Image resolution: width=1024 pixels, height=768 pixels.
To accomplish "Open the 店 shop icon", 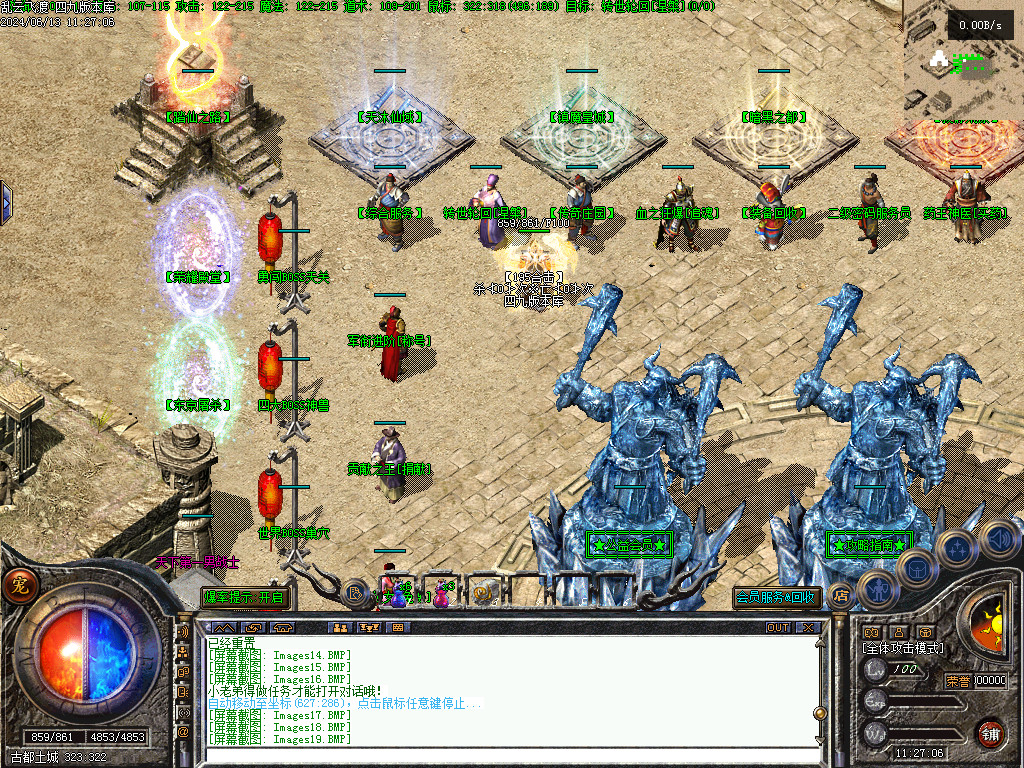I will click(x=841, y=597).
